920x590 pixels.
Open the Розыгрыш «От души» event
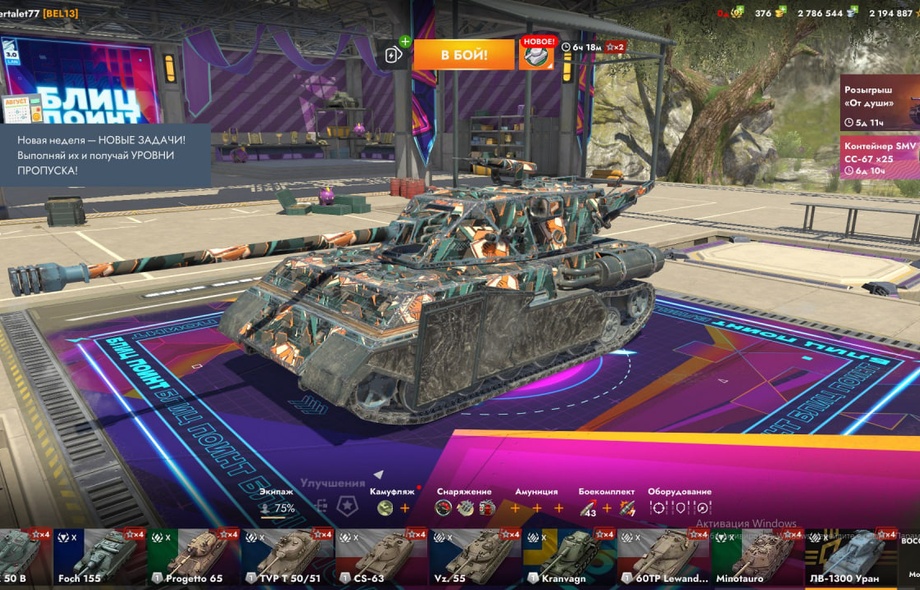point(878,102)
